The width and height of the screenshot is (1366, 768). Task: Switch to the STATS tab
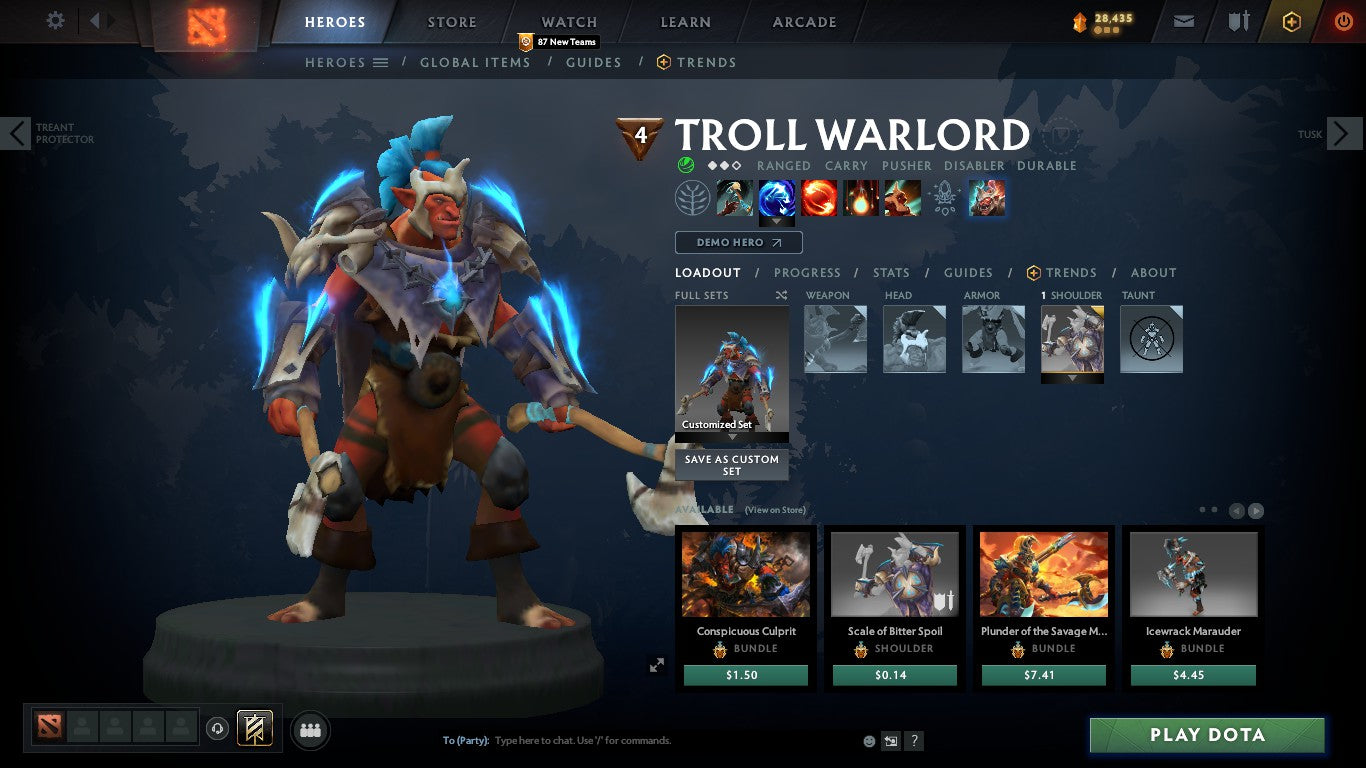(x=890, y=272)
